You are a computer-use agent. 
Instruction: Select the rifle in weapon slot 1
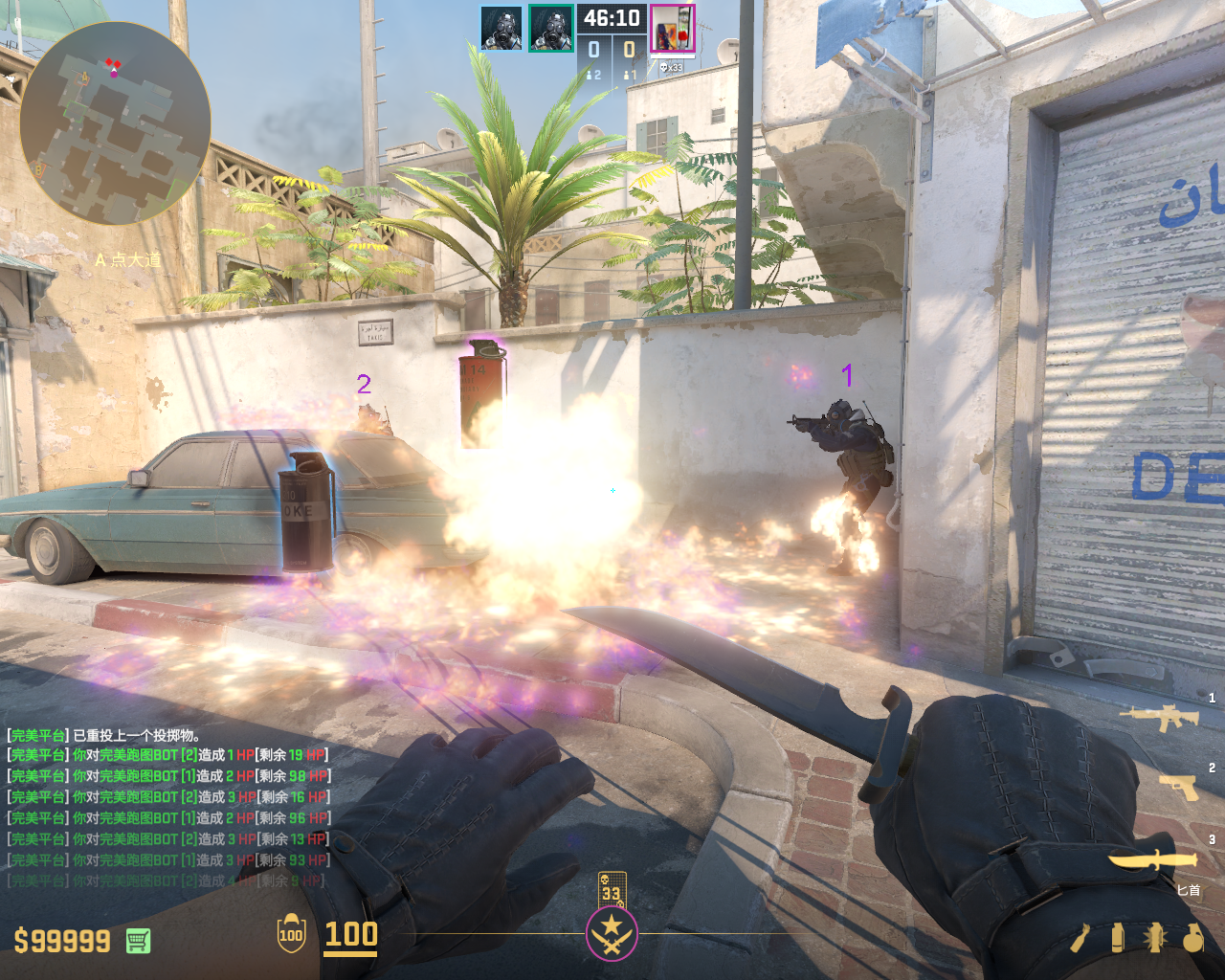coord(1159,717)
